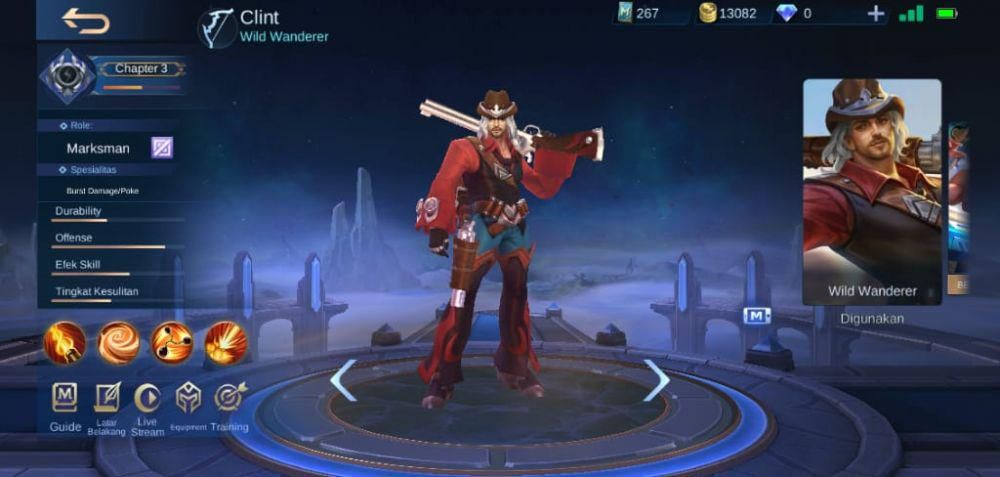
Task: Click the gold coin battle points icon
Action: (708, 14)
